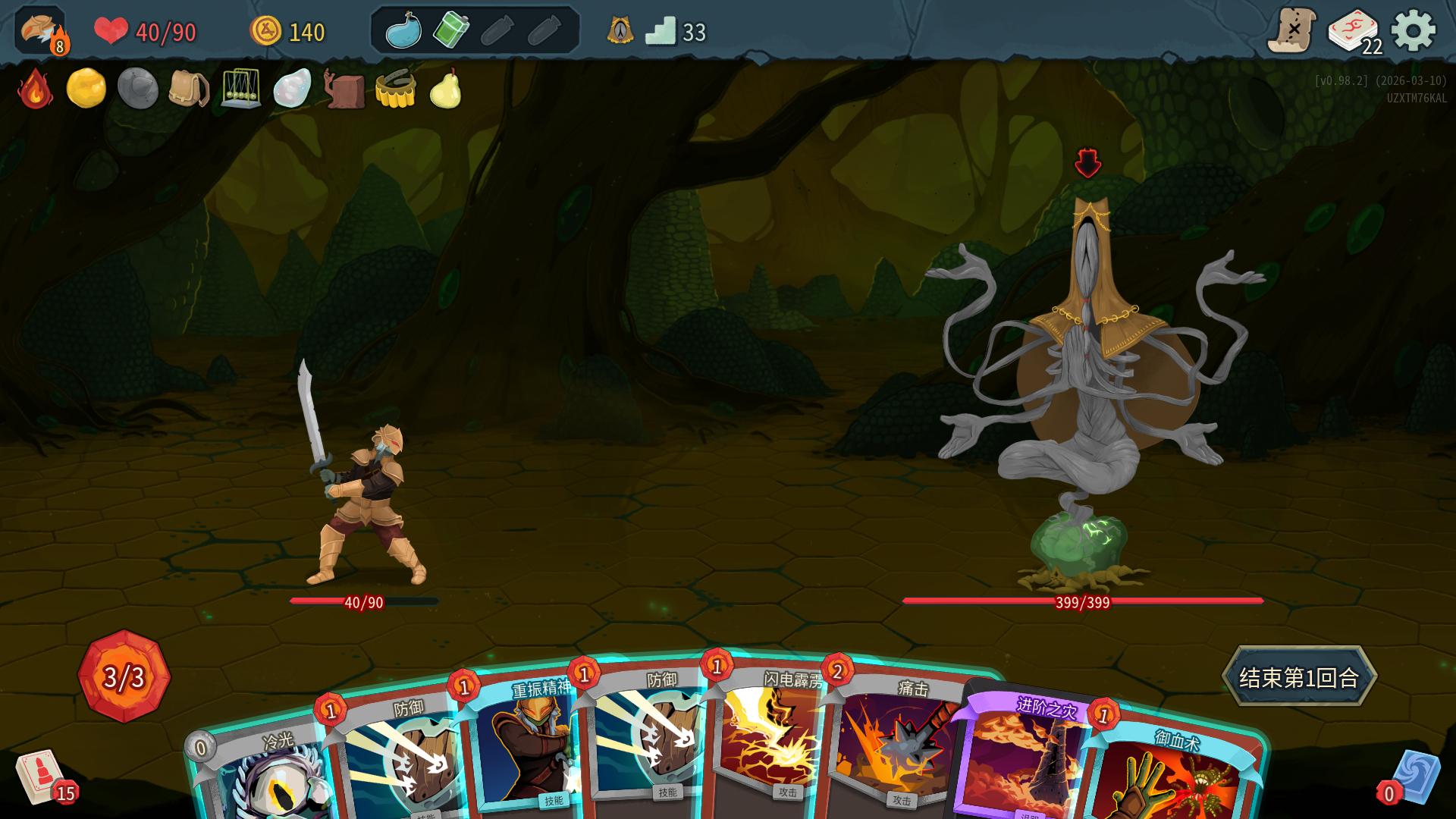1456x819 pixels.
Task: Inspect the Newton's cradle relic
Action: tap(240, 89)
